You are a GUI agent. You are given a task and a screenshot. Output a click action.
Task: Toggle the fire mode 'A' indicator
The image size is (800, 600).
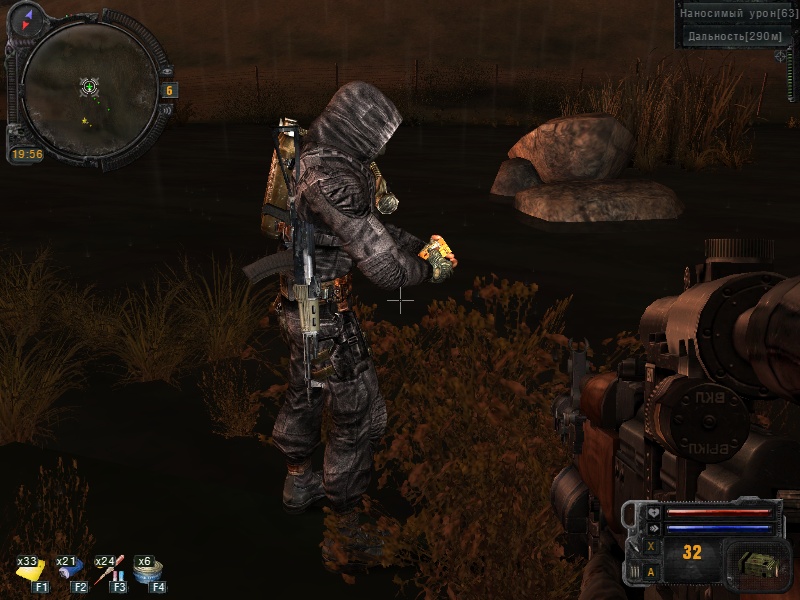click(x=651, y=572)
